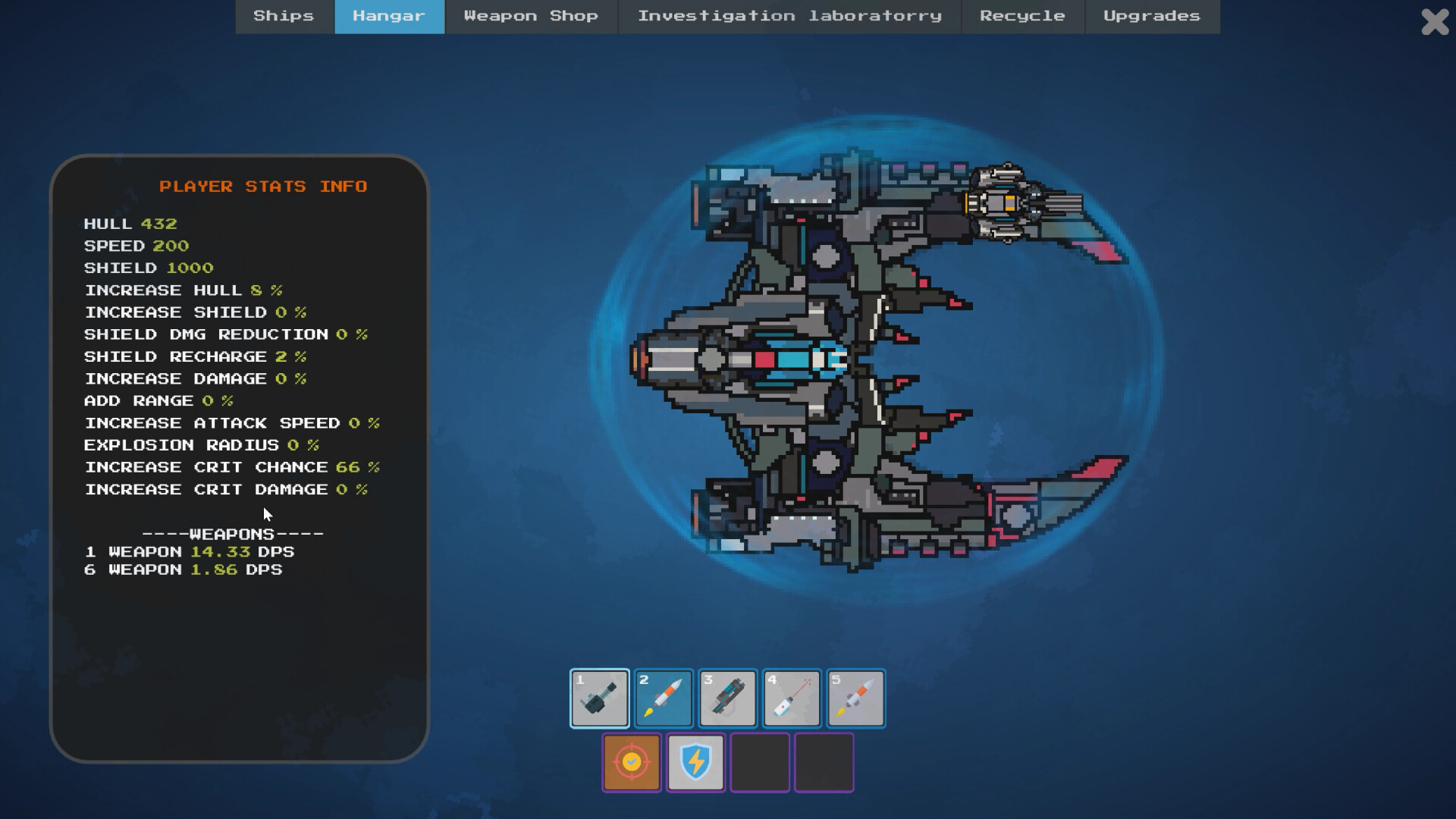The image size is (1456, 819).
Task: Select the missile weapon in slot 5
Action: click(855, 698)
